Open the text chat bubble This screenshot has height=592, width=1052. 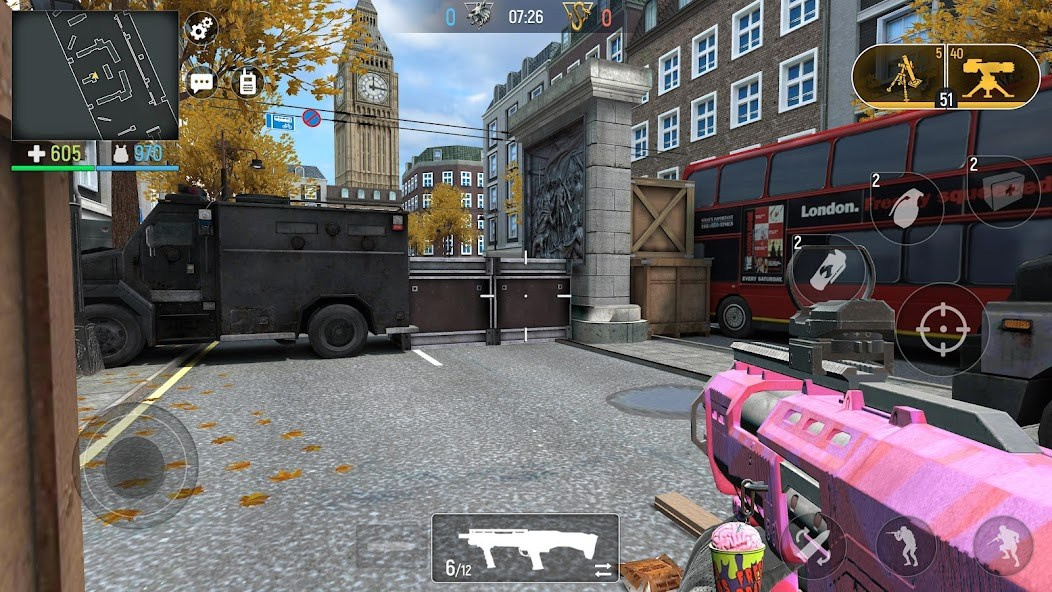point(202,82)
